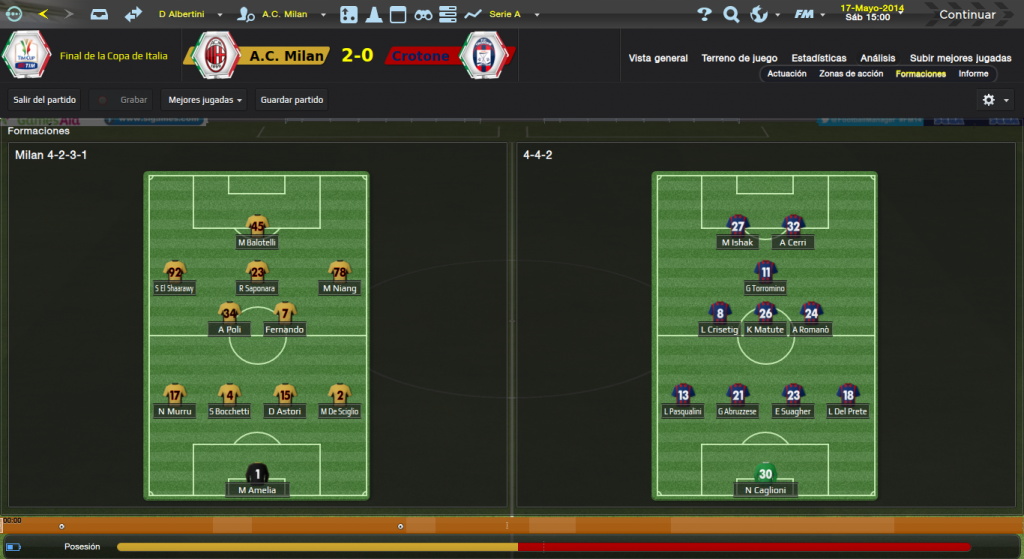Choose Subir mejores jugadas
Screen dimensions: 1024x559
tap(960, 58)
